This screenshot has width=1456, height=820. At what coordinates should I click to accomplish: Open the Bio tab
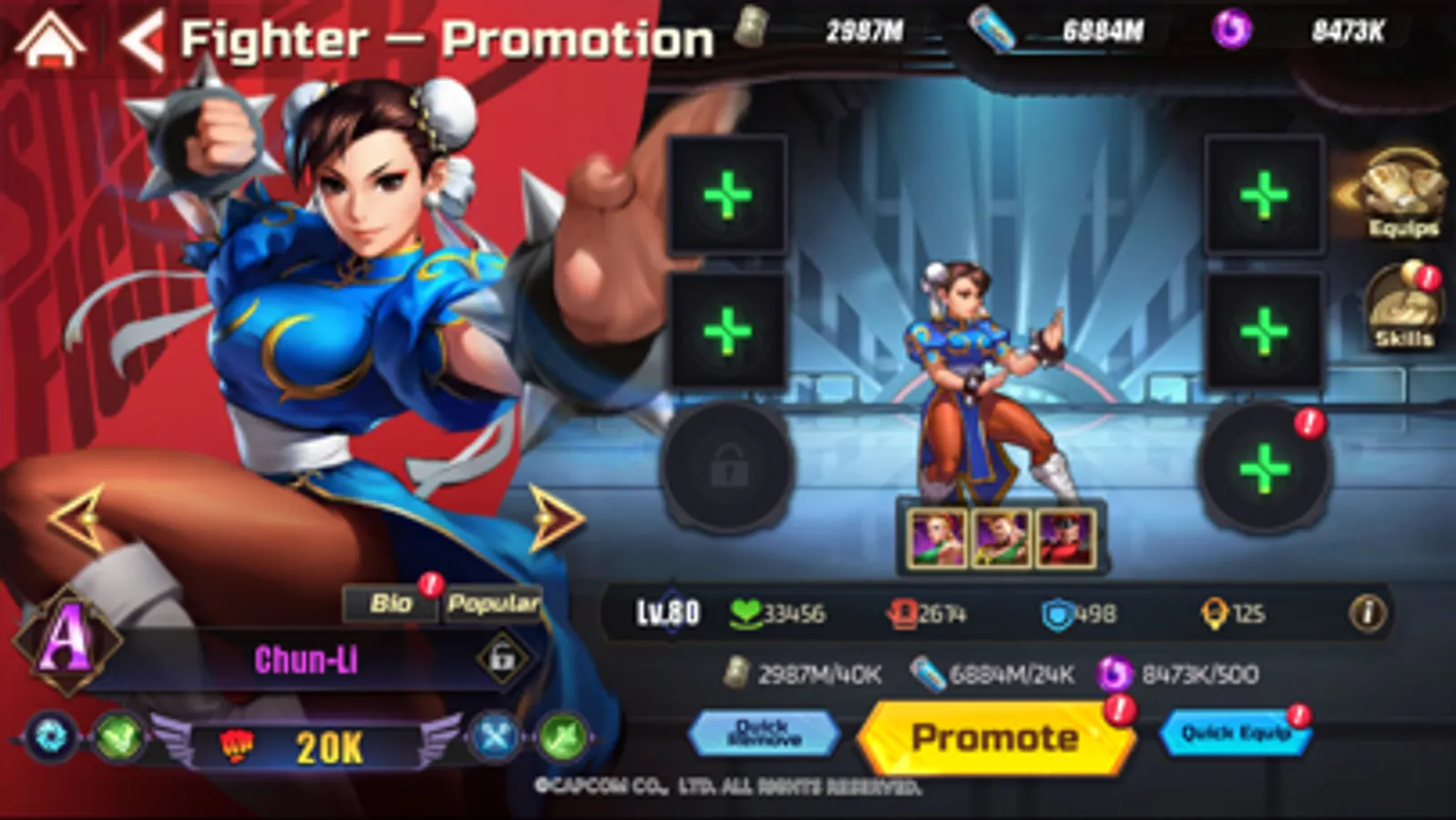(x=390, y=600)
